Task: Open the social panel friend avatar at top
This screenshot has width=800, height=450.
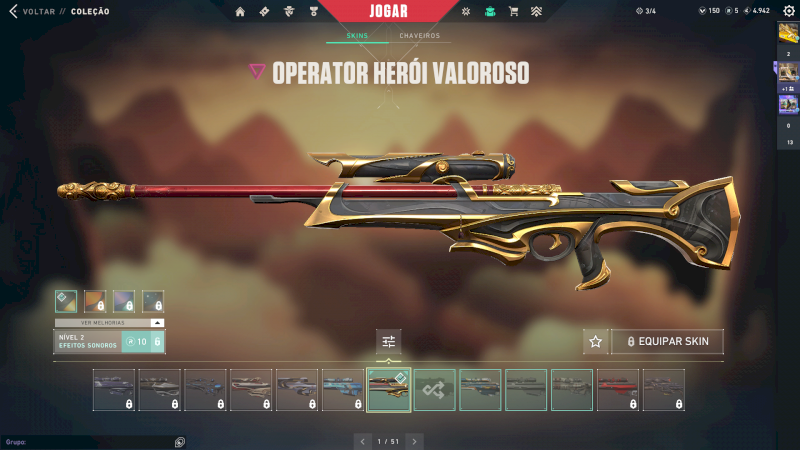Action: 788,34
